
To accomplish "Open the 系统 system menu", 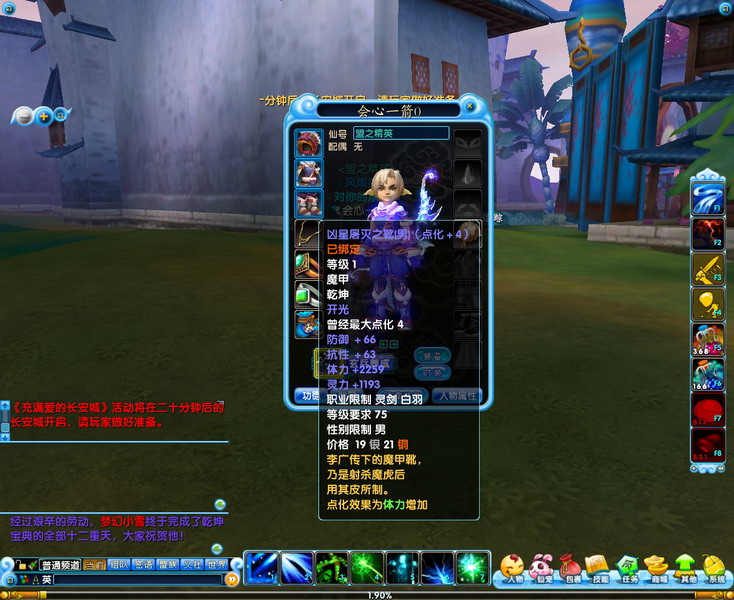I will coord(714,568).
